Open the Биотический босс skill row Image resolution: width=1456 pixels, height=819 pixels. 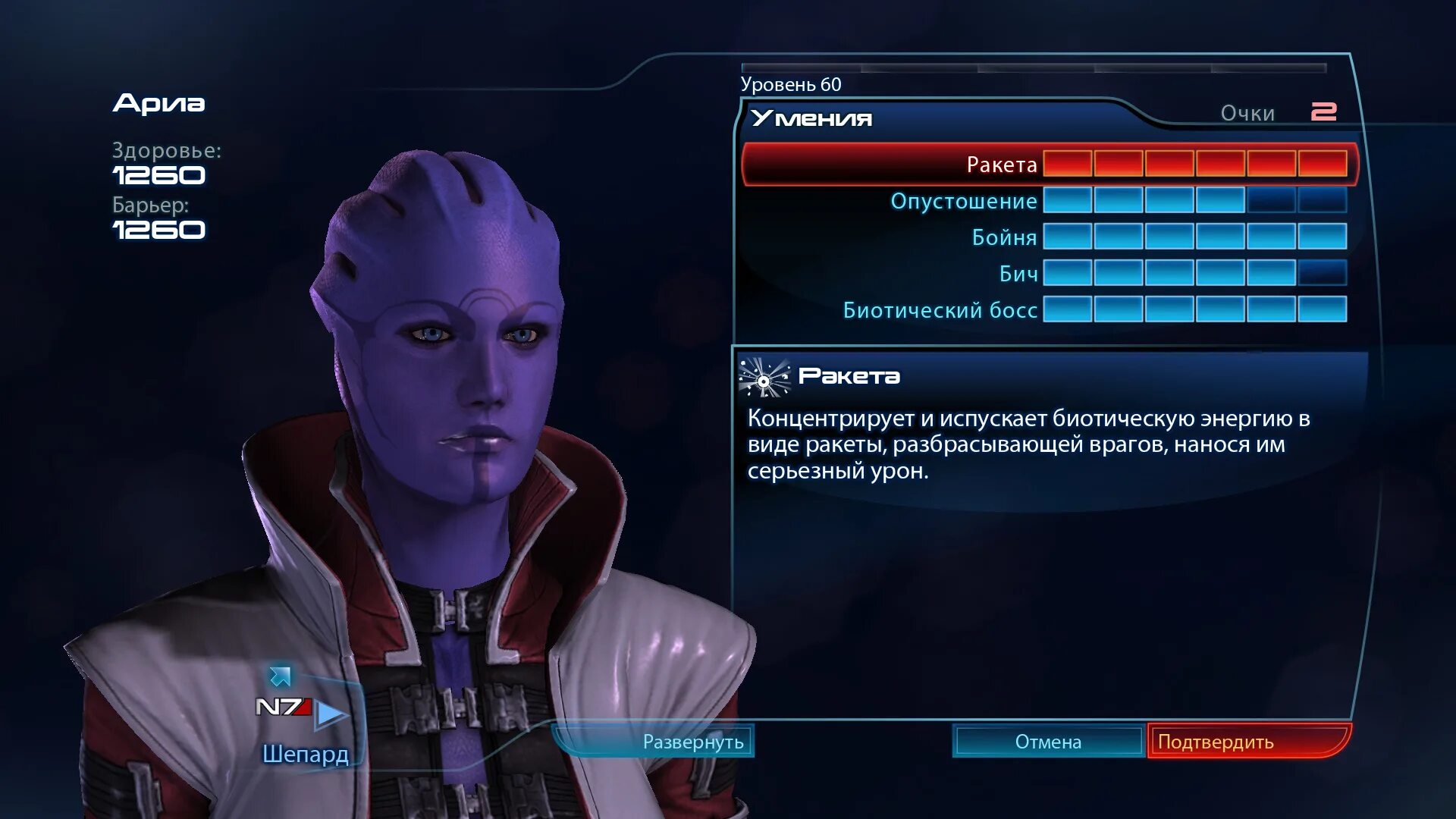point(940,310)
